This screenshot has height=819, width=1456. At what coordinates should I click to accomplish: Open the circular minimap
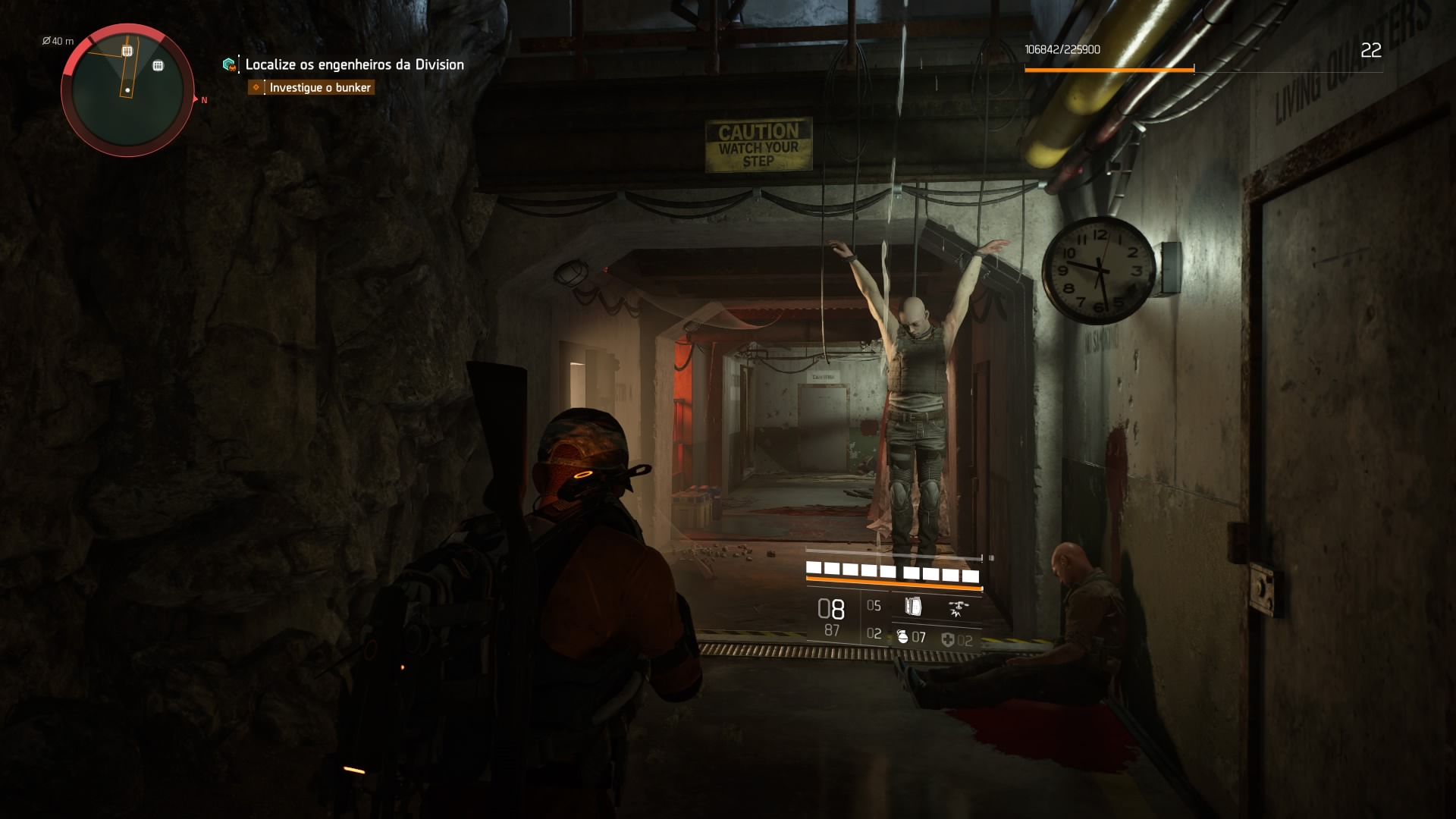(127, 90)
